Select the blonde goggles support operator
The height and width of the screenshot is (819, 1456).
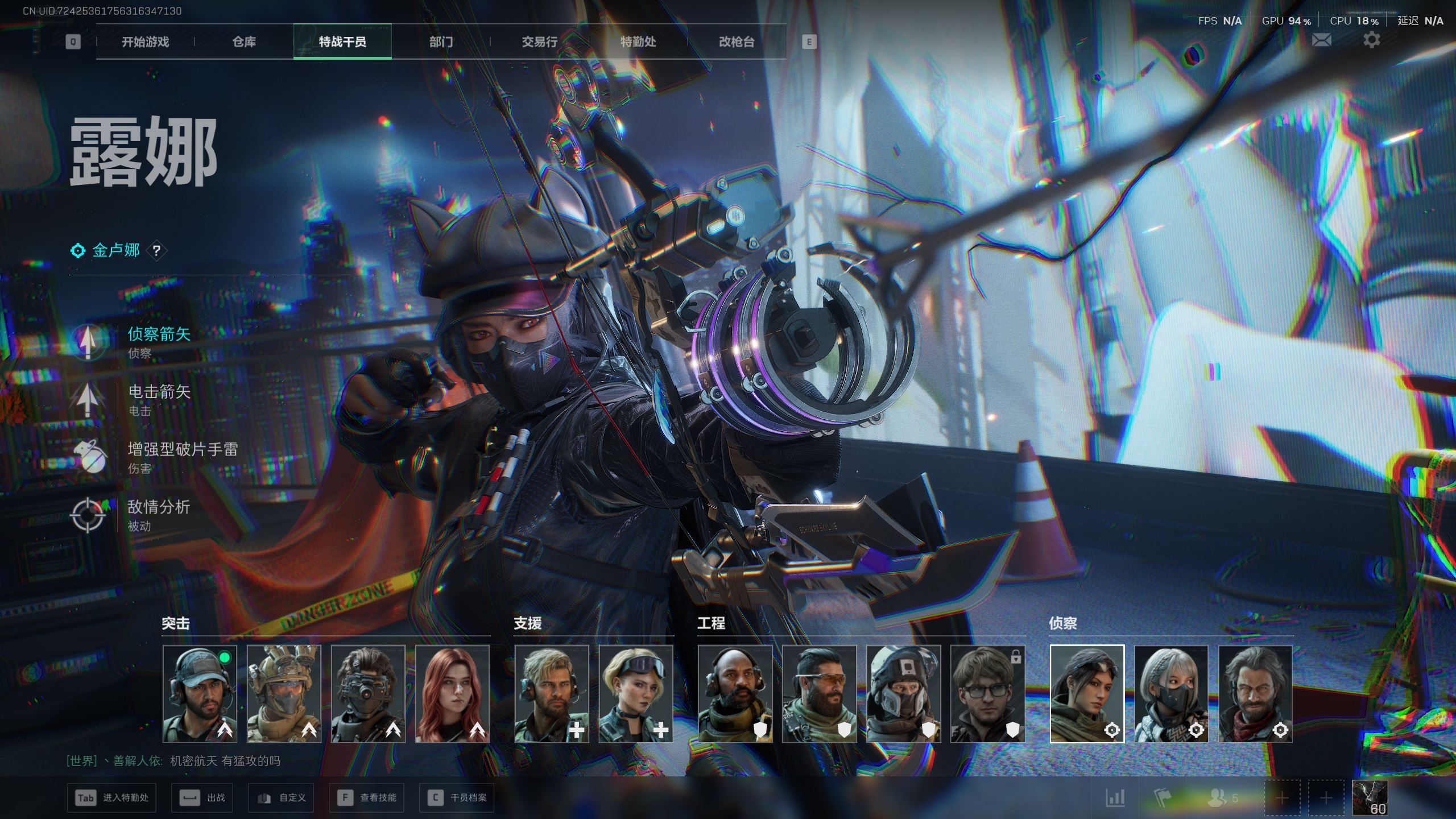635,693
